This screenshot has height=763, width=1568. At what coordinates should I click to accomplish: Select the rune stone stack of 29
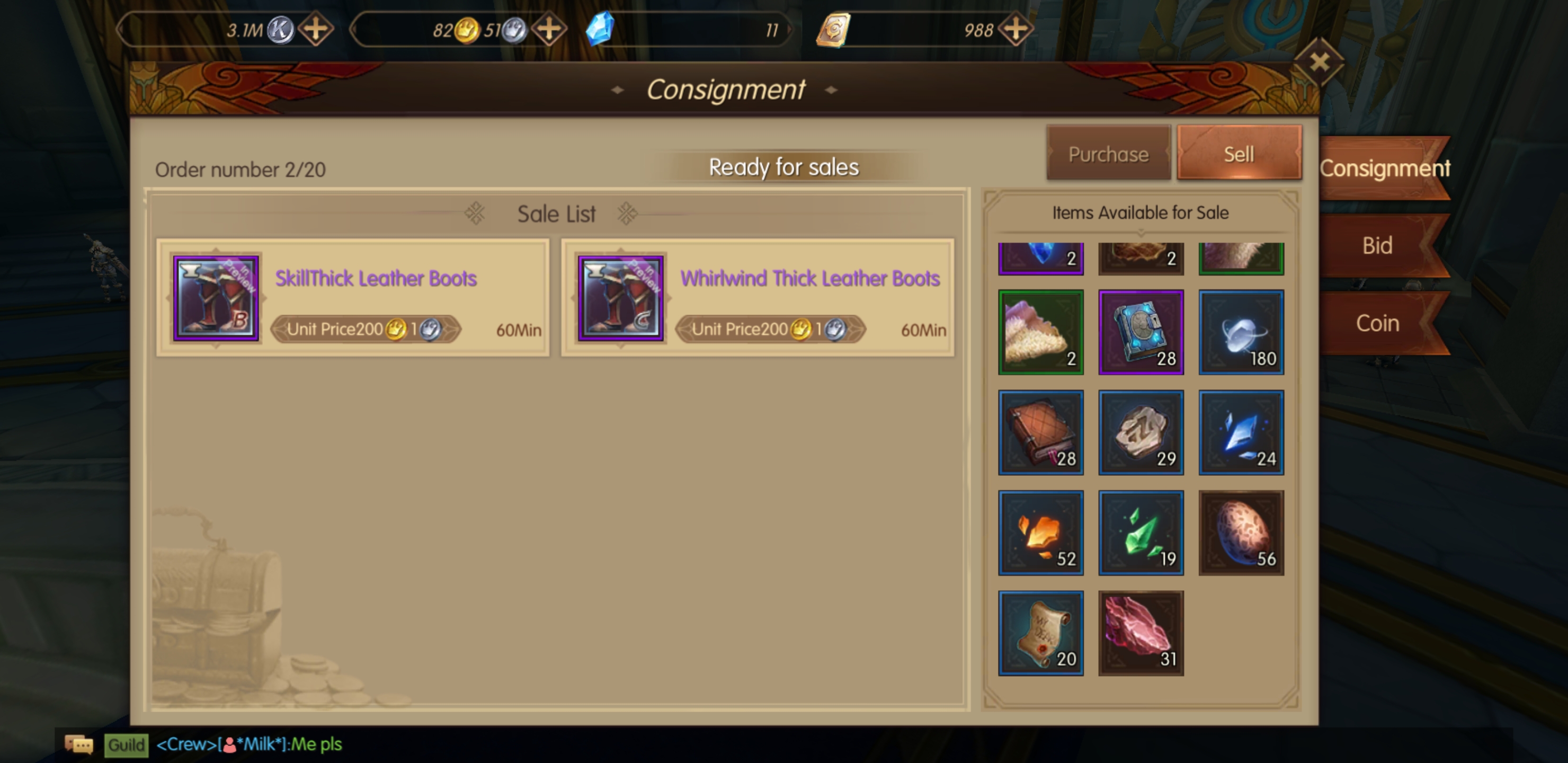[1141, 432]
